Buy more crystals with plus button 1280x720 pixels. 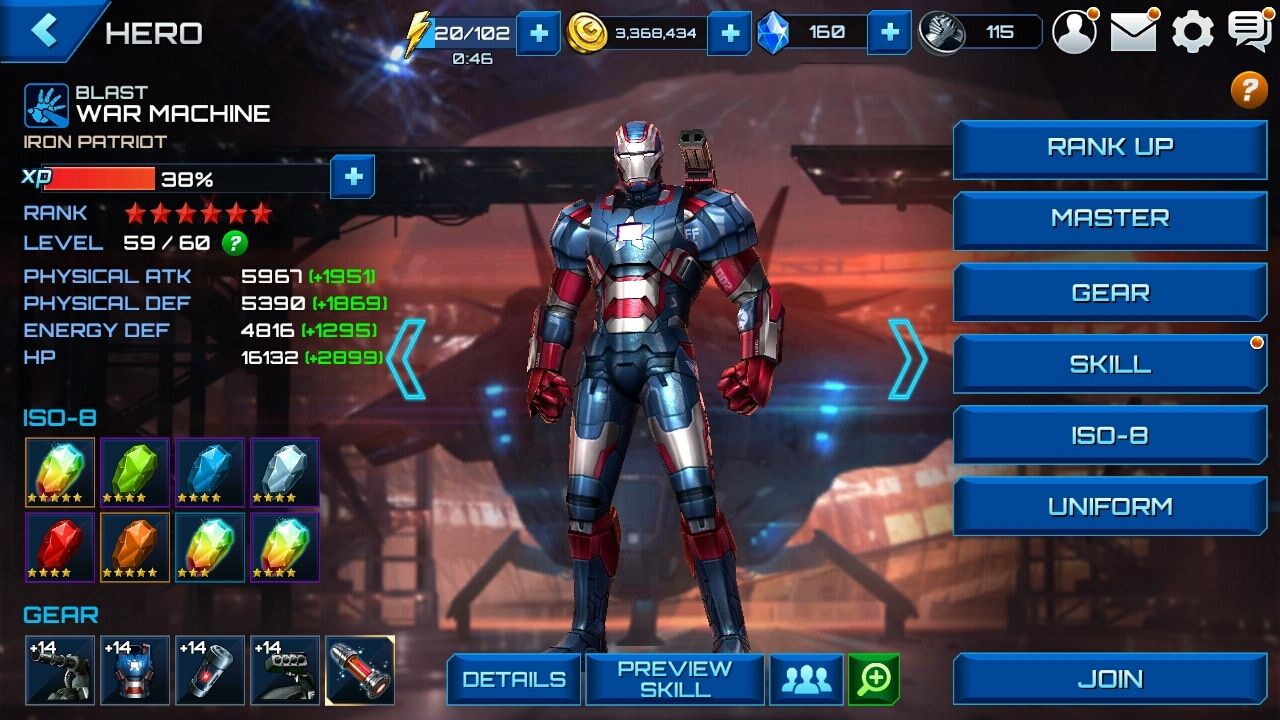click(x=889, y=32)
